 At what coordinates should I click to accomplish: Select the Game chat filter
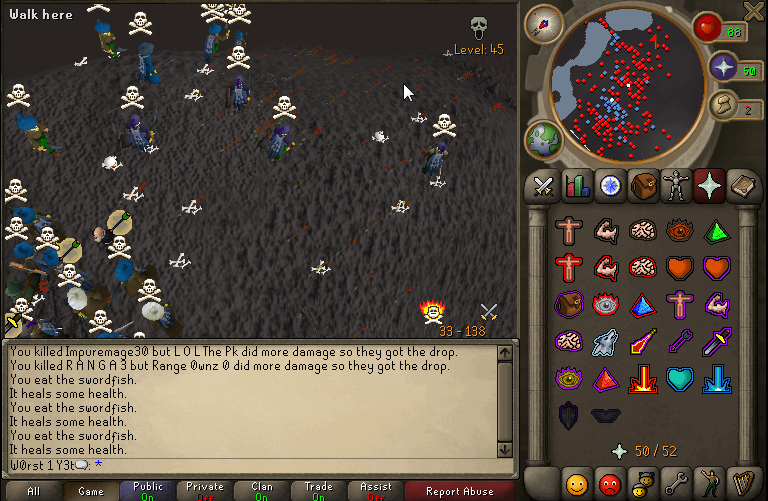pyautogui.click(x=91, y=491)
